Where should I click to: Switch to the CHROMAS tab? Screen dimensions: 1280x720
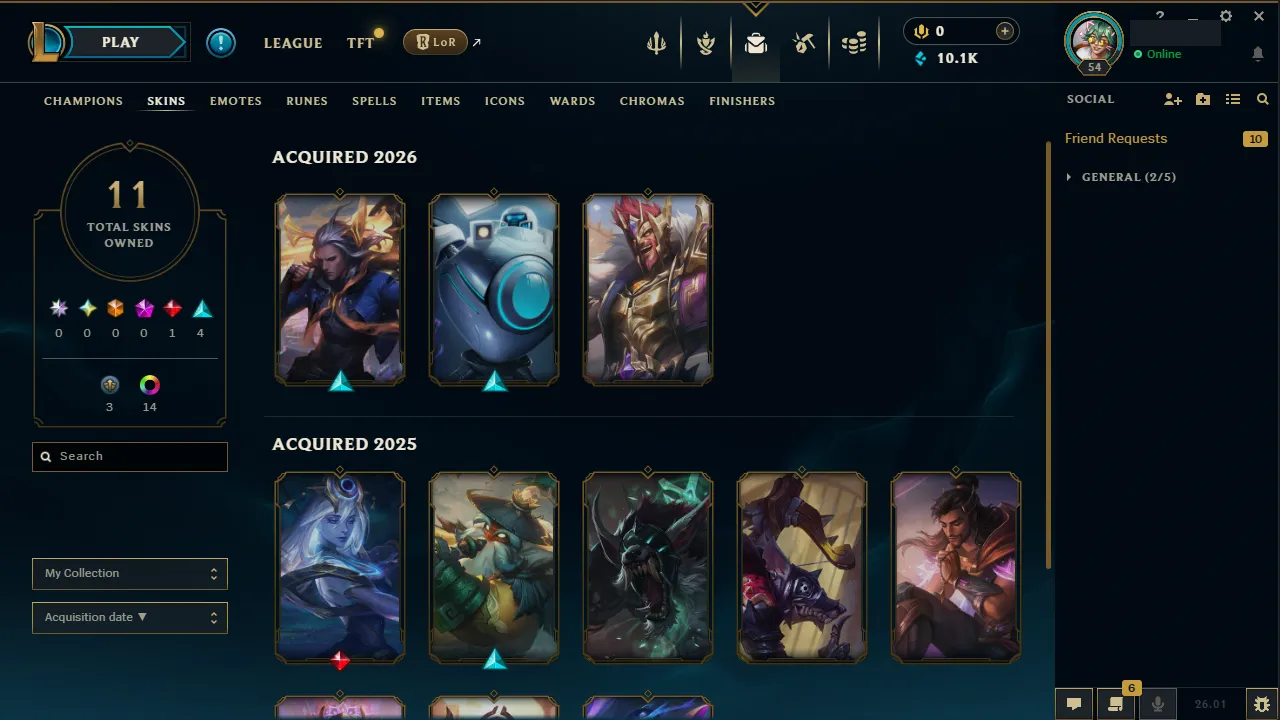(x=652, y=101)
